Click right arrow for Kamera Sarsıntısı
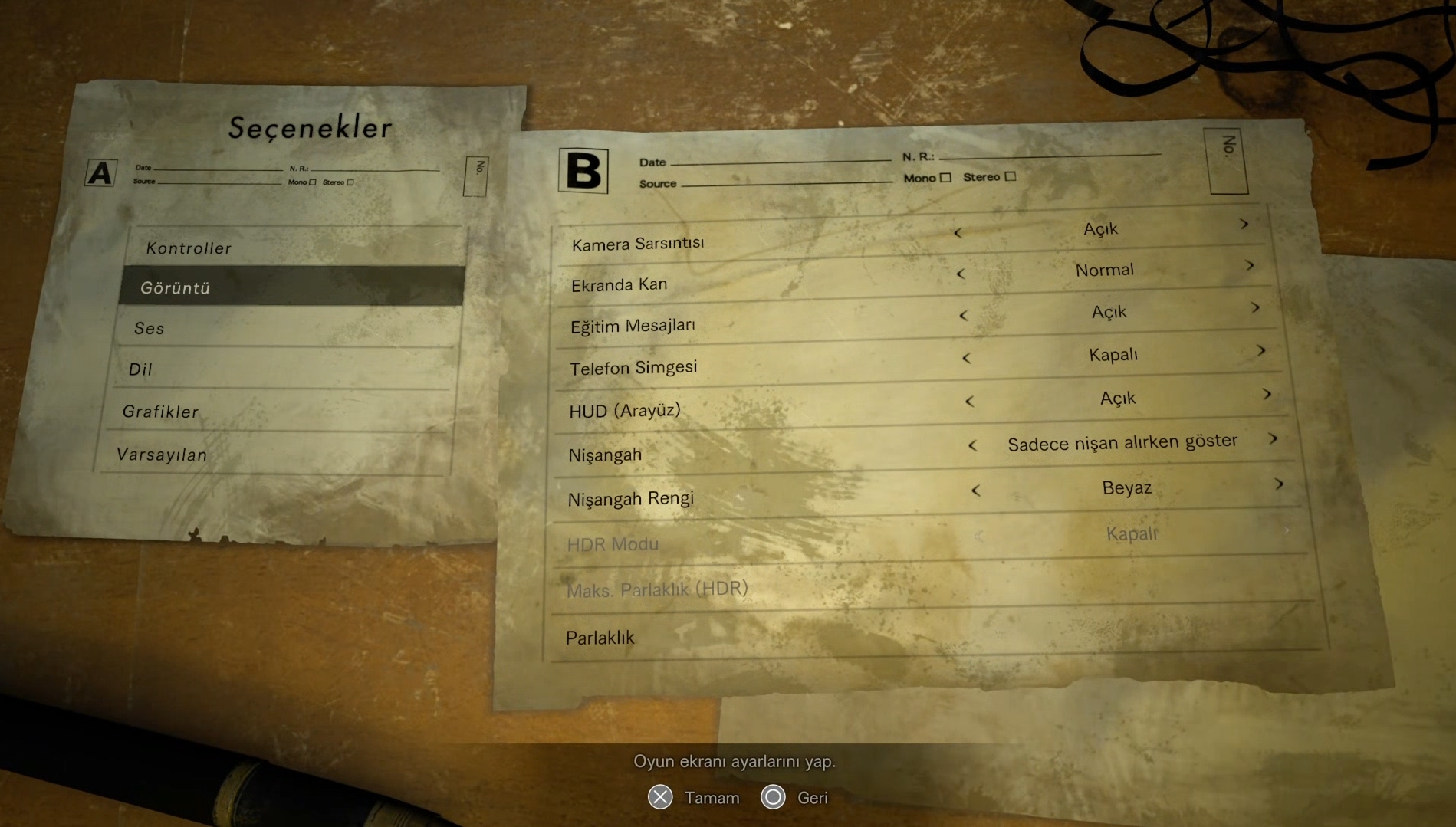The height and width of the screenshot is (827, 1456). [x=1244, y=225]
